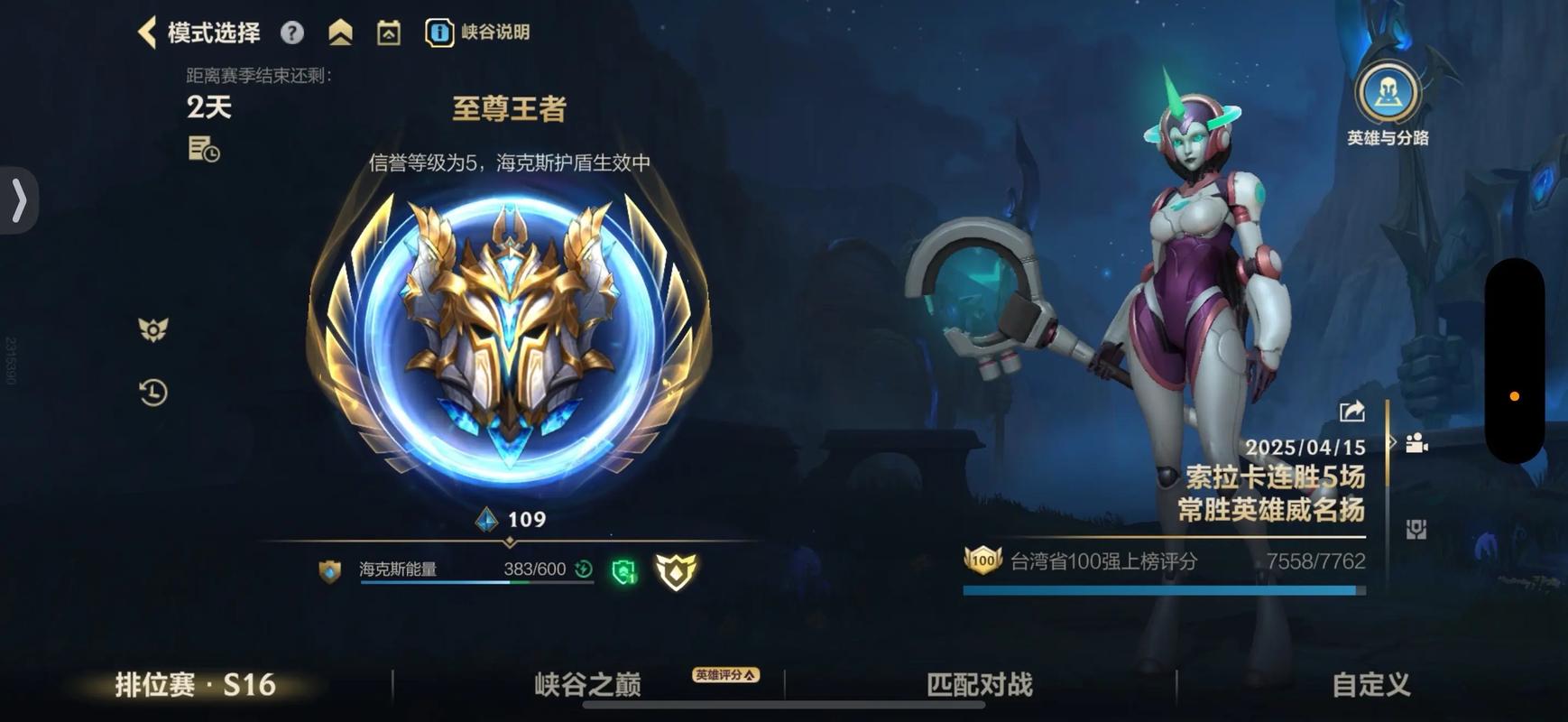The width and height of the screenshot is (1568, 722).
Task: Click the gold chevron home icon
Action: [x=338, y=31]
